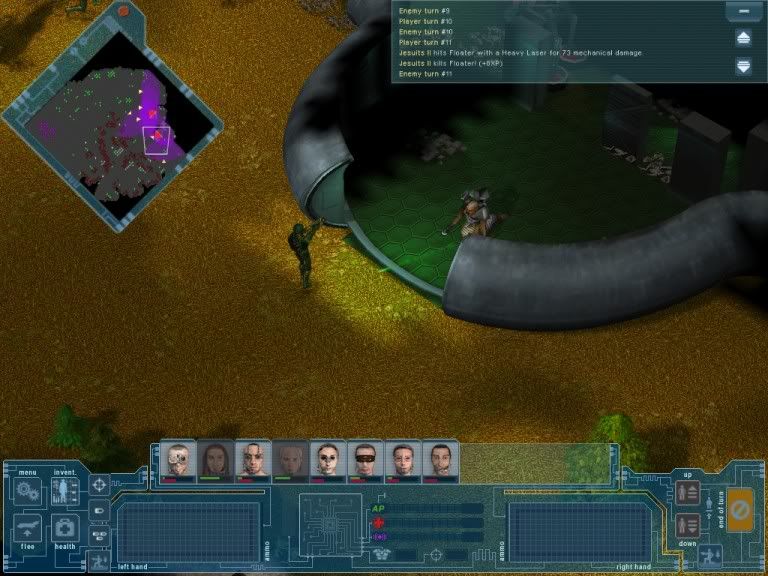Open the squad inventory screen
Image resolution: width=768 pixels, height=576 pixels.
[x=65, y=491]
